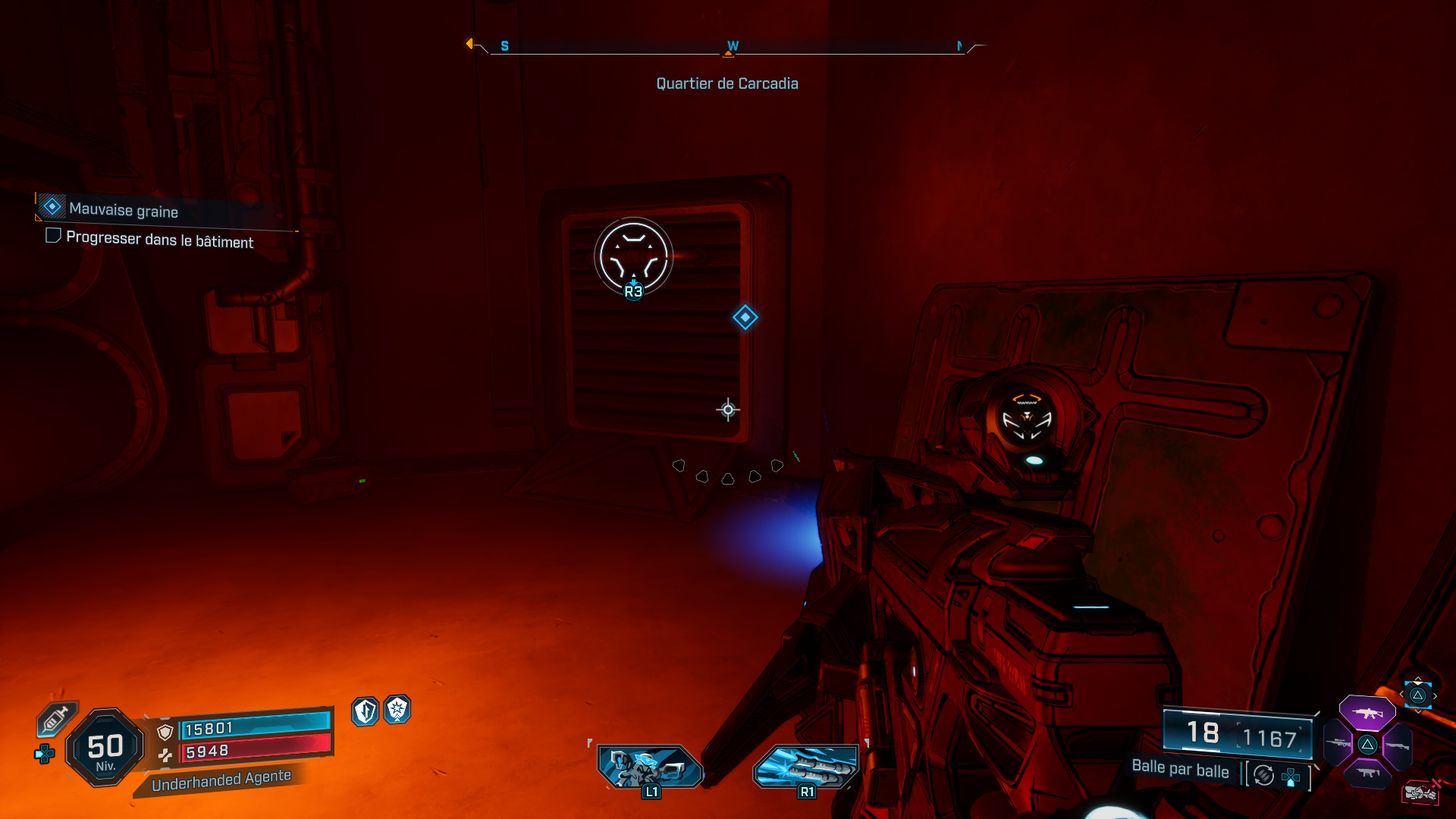The image size is (1456, 819).
Task: Select the SMG in the weapon wheel
Action: click(1369, 773)
